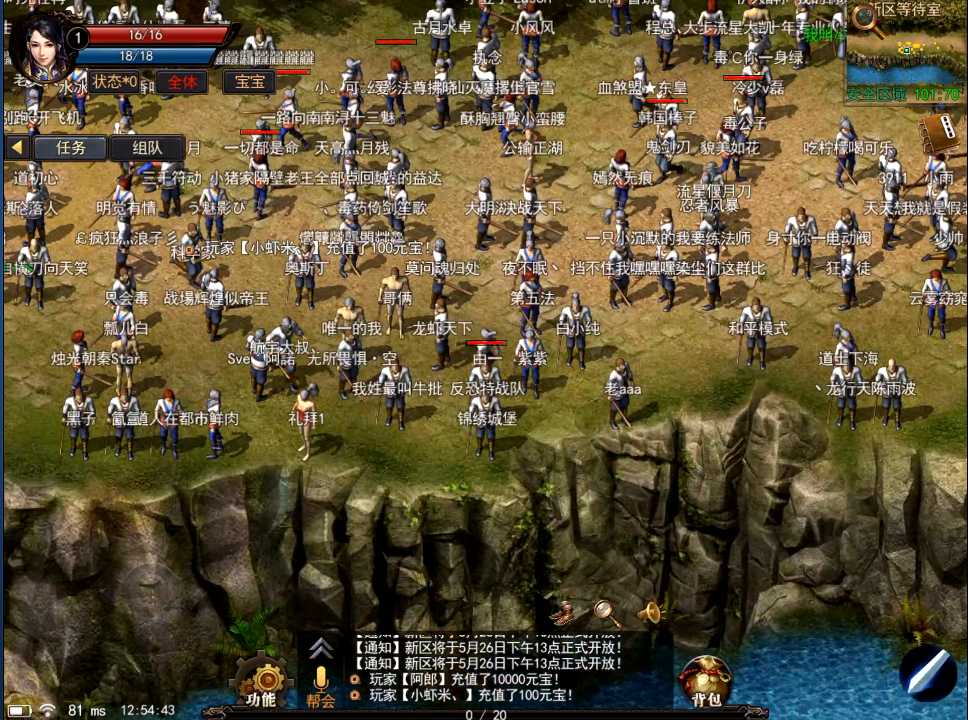Image resolution: width=968 pixels, height=720 pixels.
Task: Switch to the 任务 quest tab
Action: pyautogui.click(x=70, y=148)
